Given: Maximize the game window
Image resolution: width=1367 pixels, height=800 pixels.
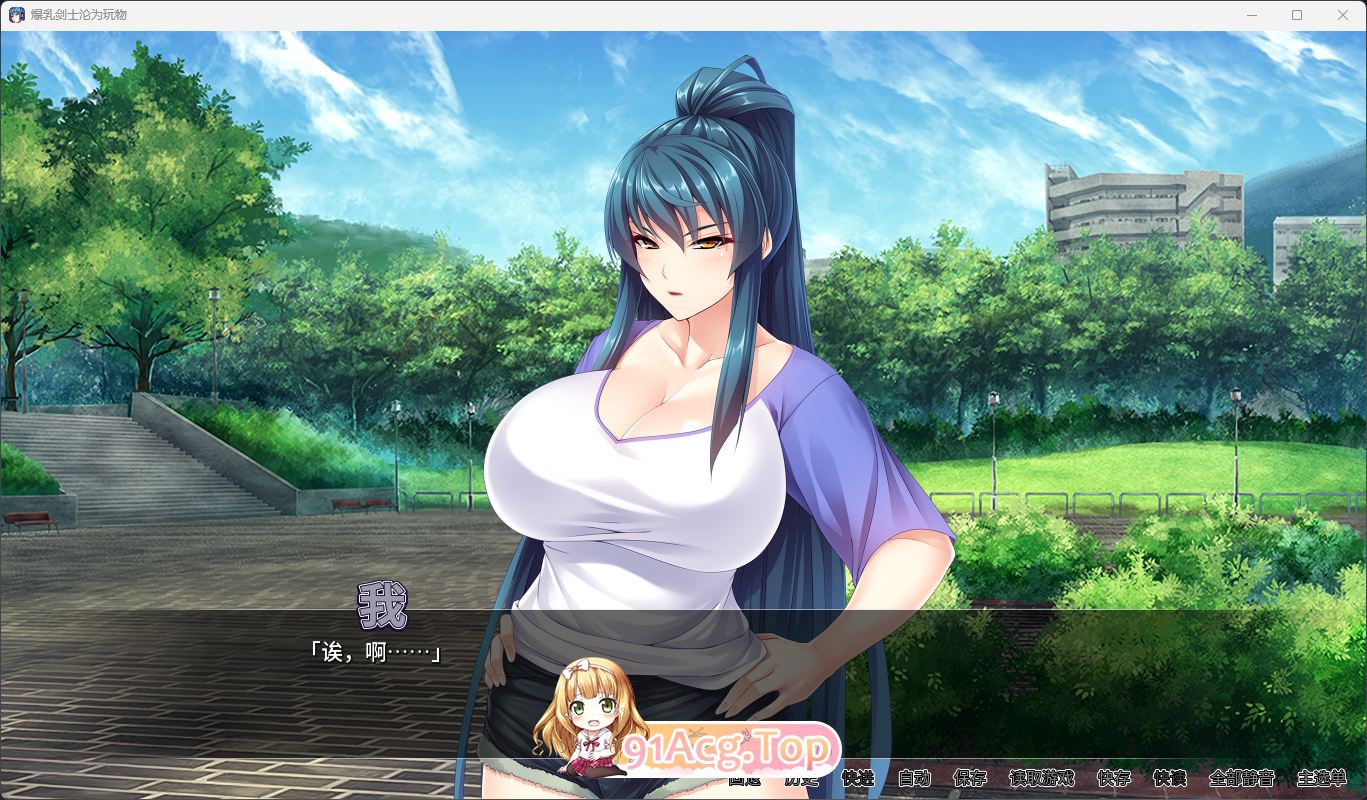Looking at the screenshot, I should [x=1297, y=14].
